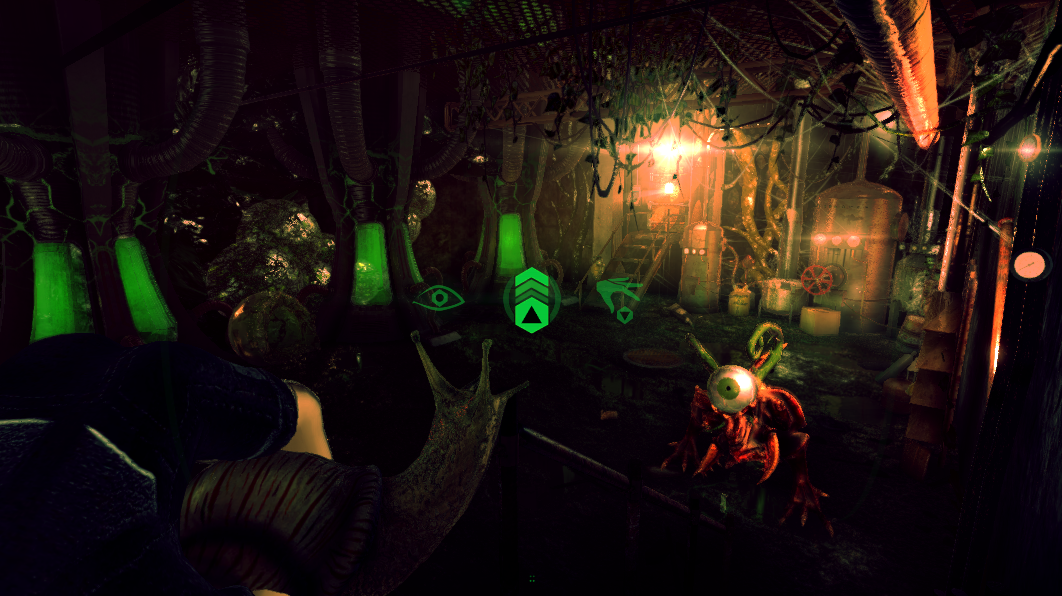
Task: Select the green eye look icon
Action: (438, 297)
